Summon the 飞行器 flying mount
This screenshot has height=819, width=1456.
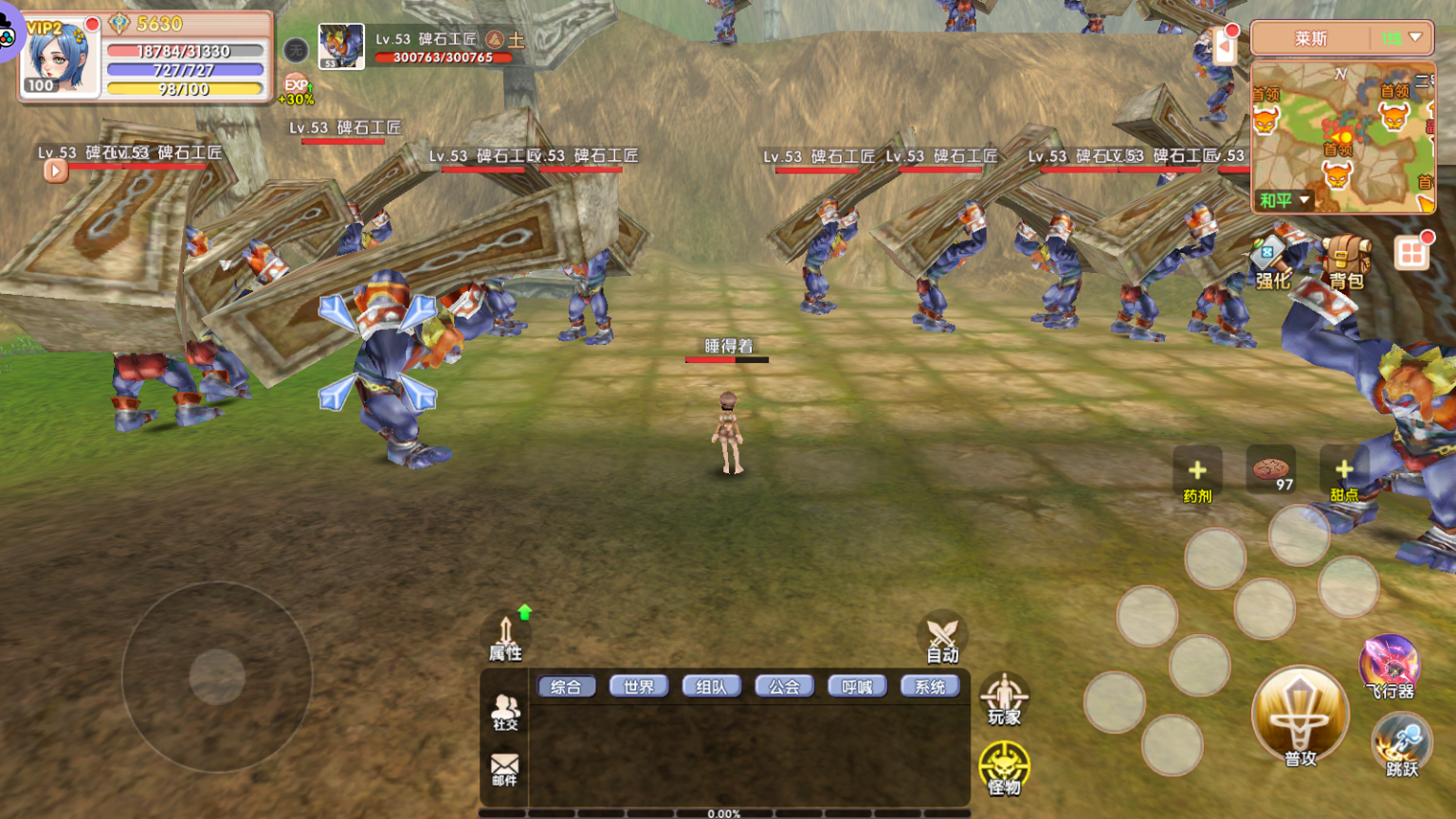tap(1389, 666)
